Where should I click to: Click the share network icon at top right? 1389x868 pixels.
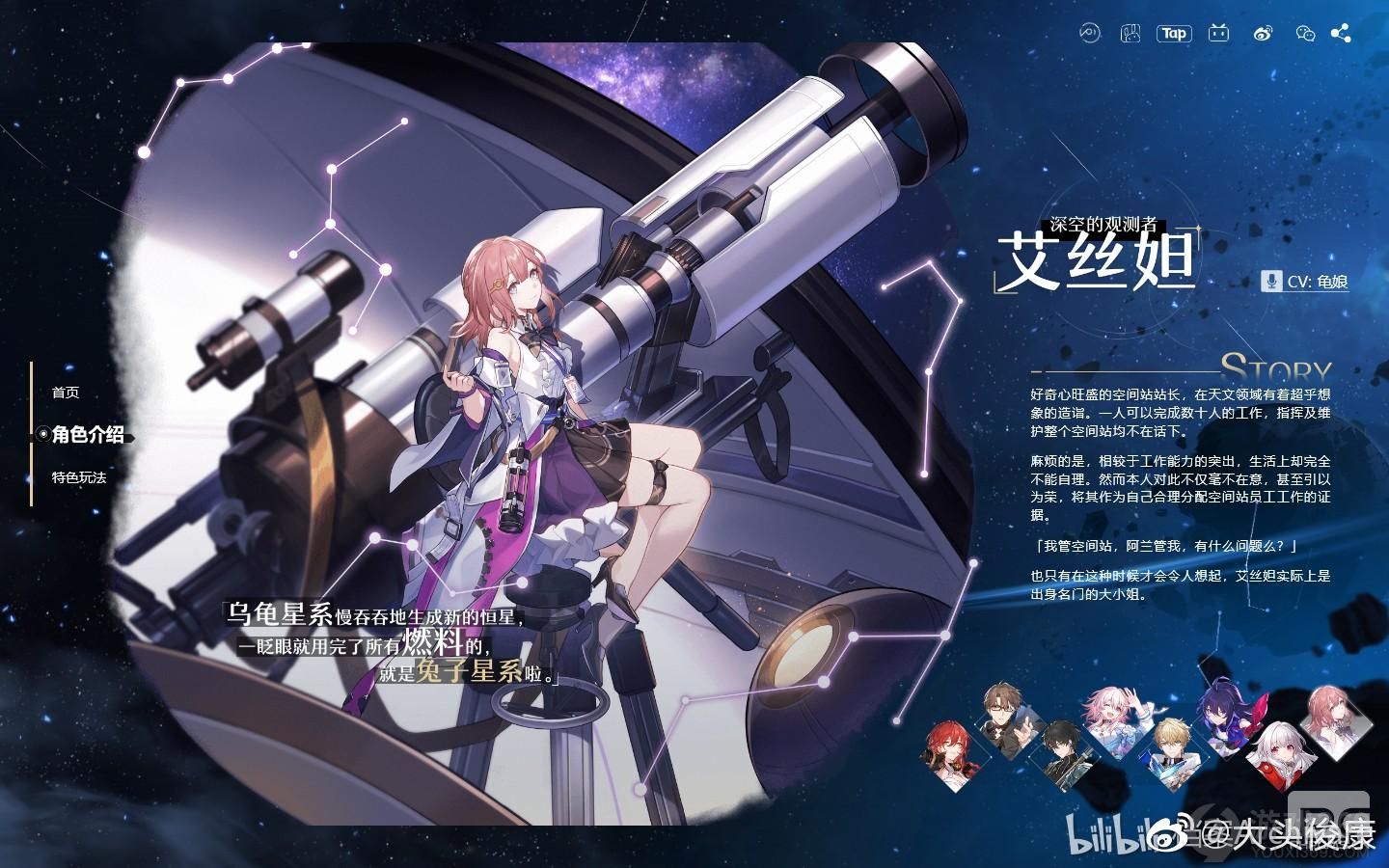click(1343, 33)
